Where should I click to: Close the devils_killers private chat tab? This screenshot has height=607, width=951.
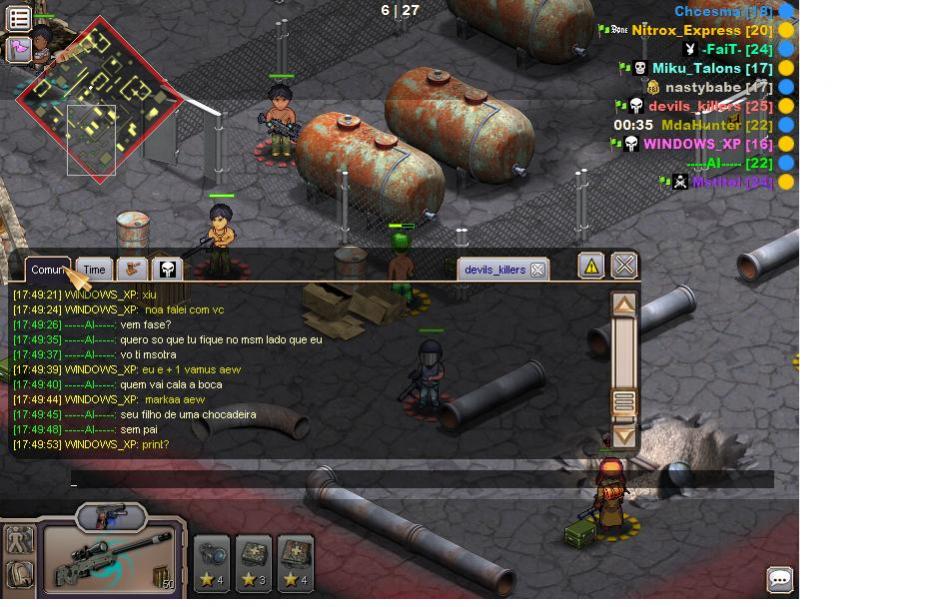pos(537,270)
